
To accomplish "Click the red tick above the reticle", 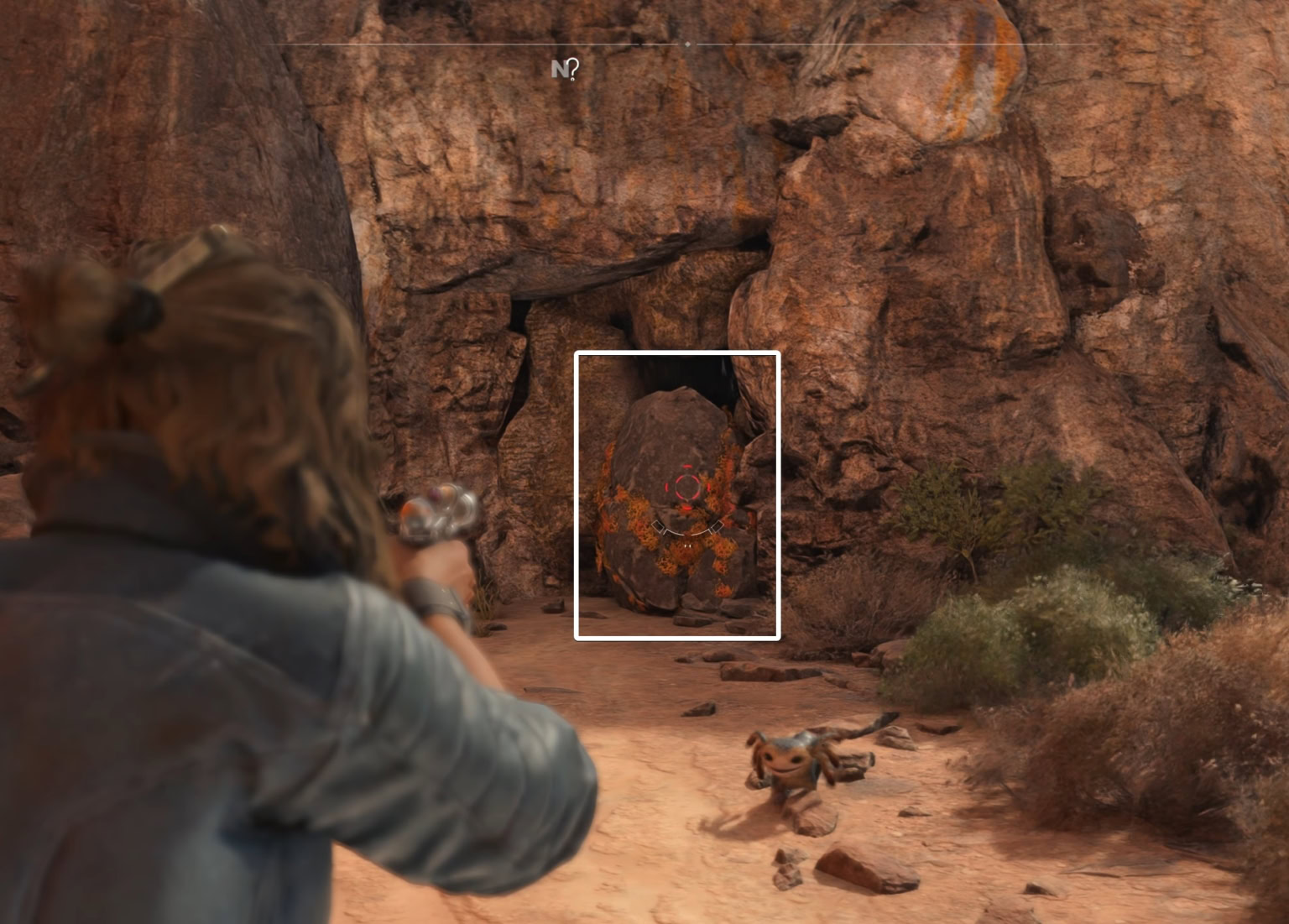I will tap(687, 466).
